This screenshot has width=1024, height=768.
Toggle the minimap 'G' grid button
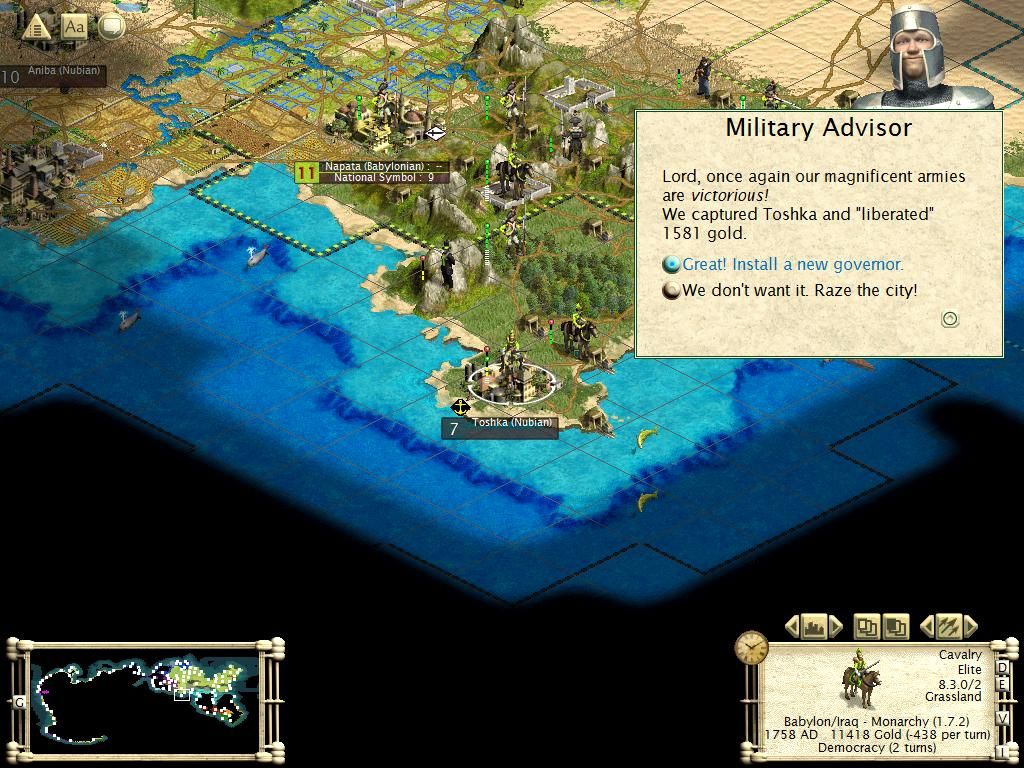click(19, 703)
